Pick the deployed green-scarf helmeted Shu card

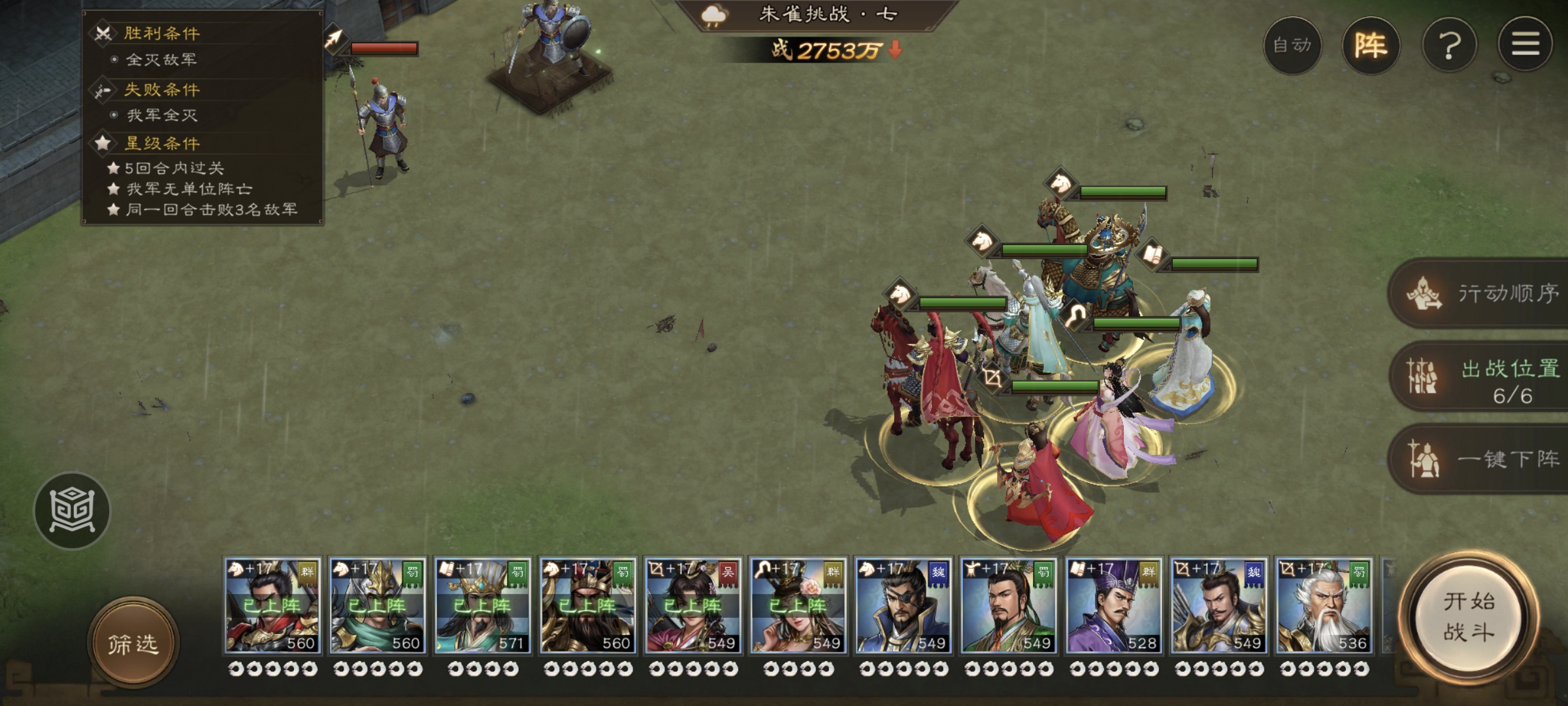378,605
